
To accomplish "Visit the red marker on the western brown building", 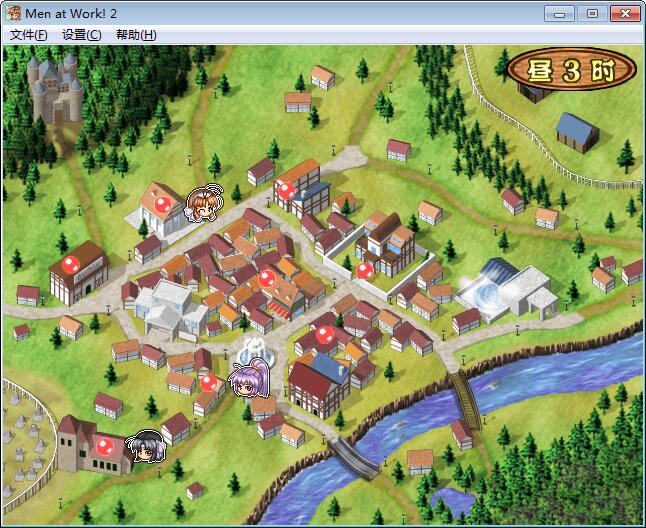I will coord(71,264).
